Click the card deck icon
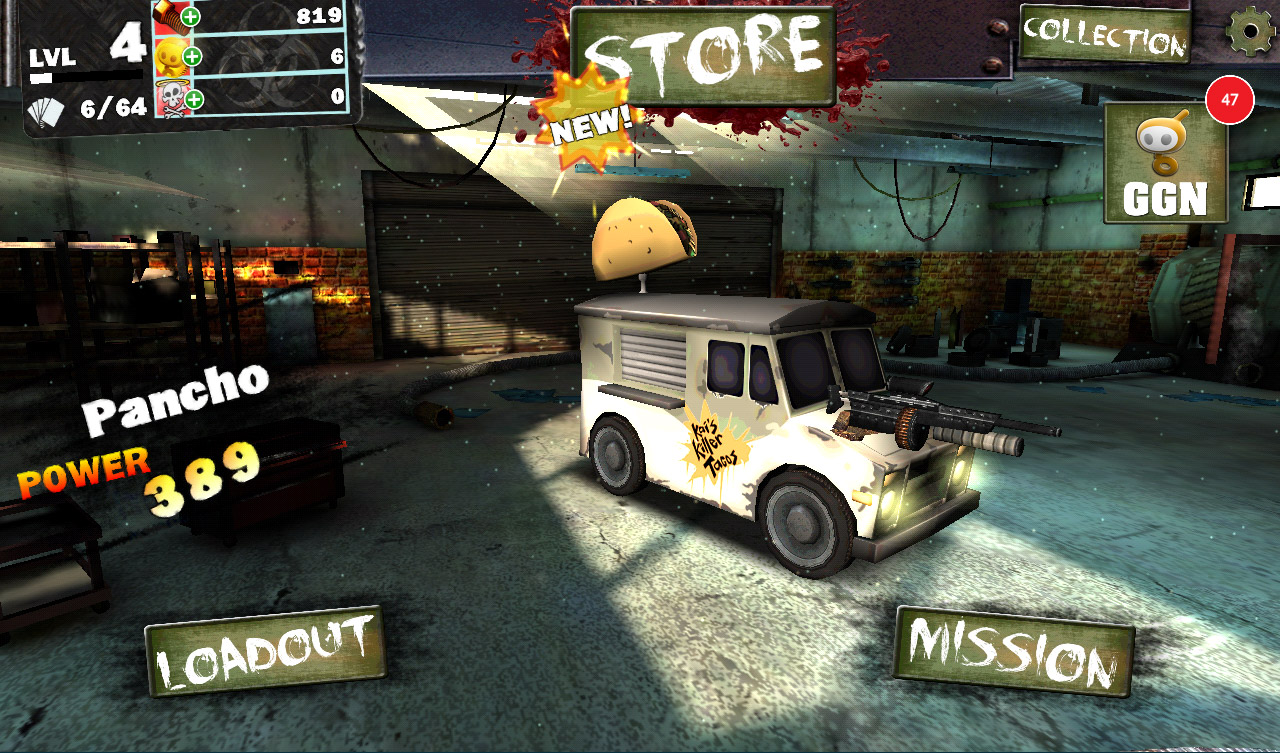 (x=45, y=110)
